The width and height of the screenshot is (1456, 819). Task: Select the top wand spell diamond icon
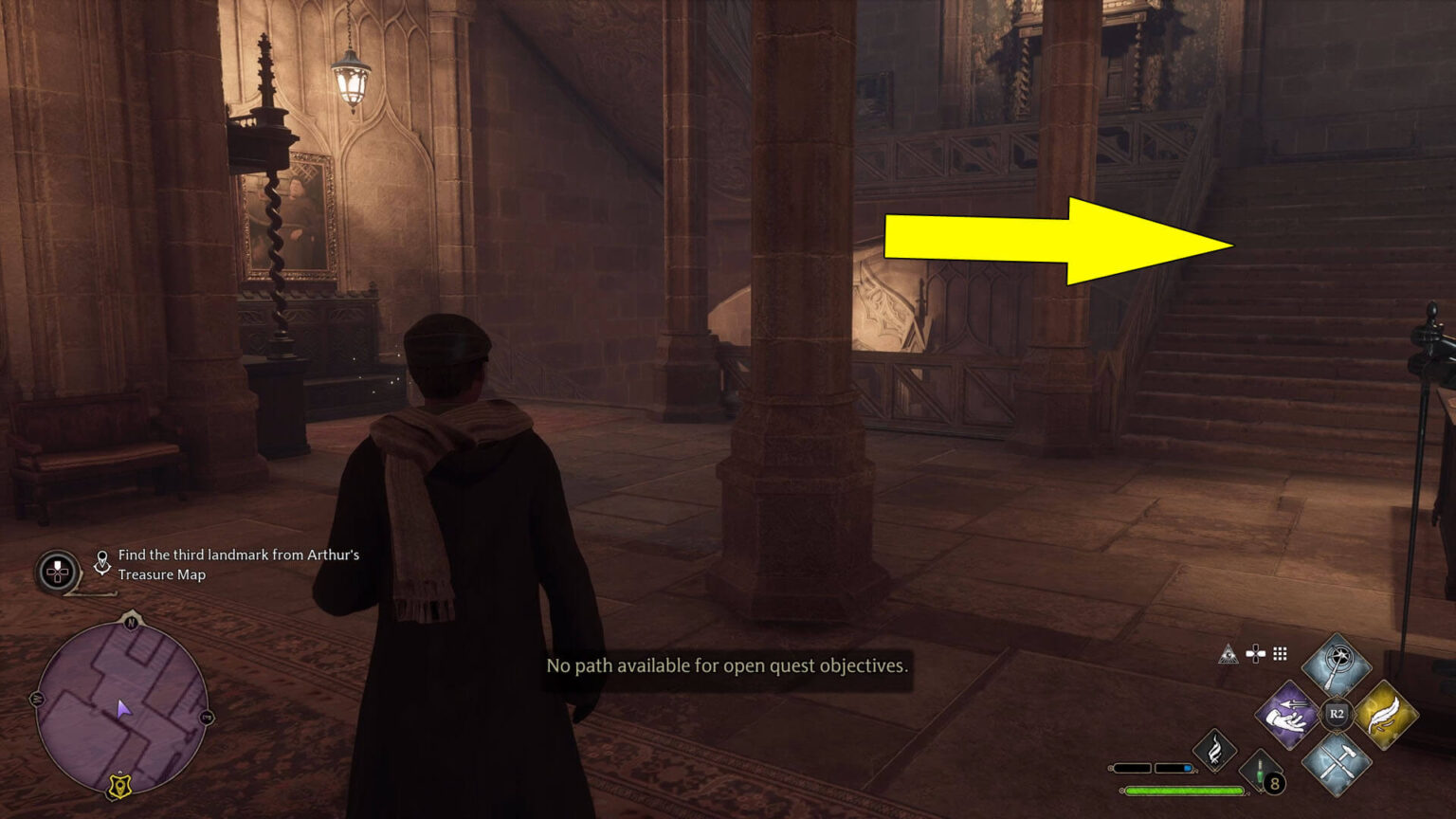coord(1336,664)
